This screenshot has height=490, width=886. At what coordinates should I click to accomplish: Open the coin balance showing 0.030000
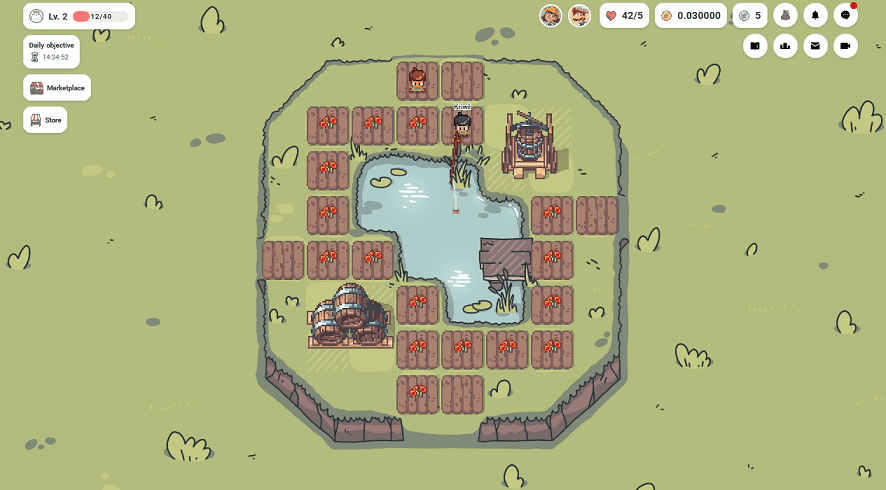click(690, 16)
